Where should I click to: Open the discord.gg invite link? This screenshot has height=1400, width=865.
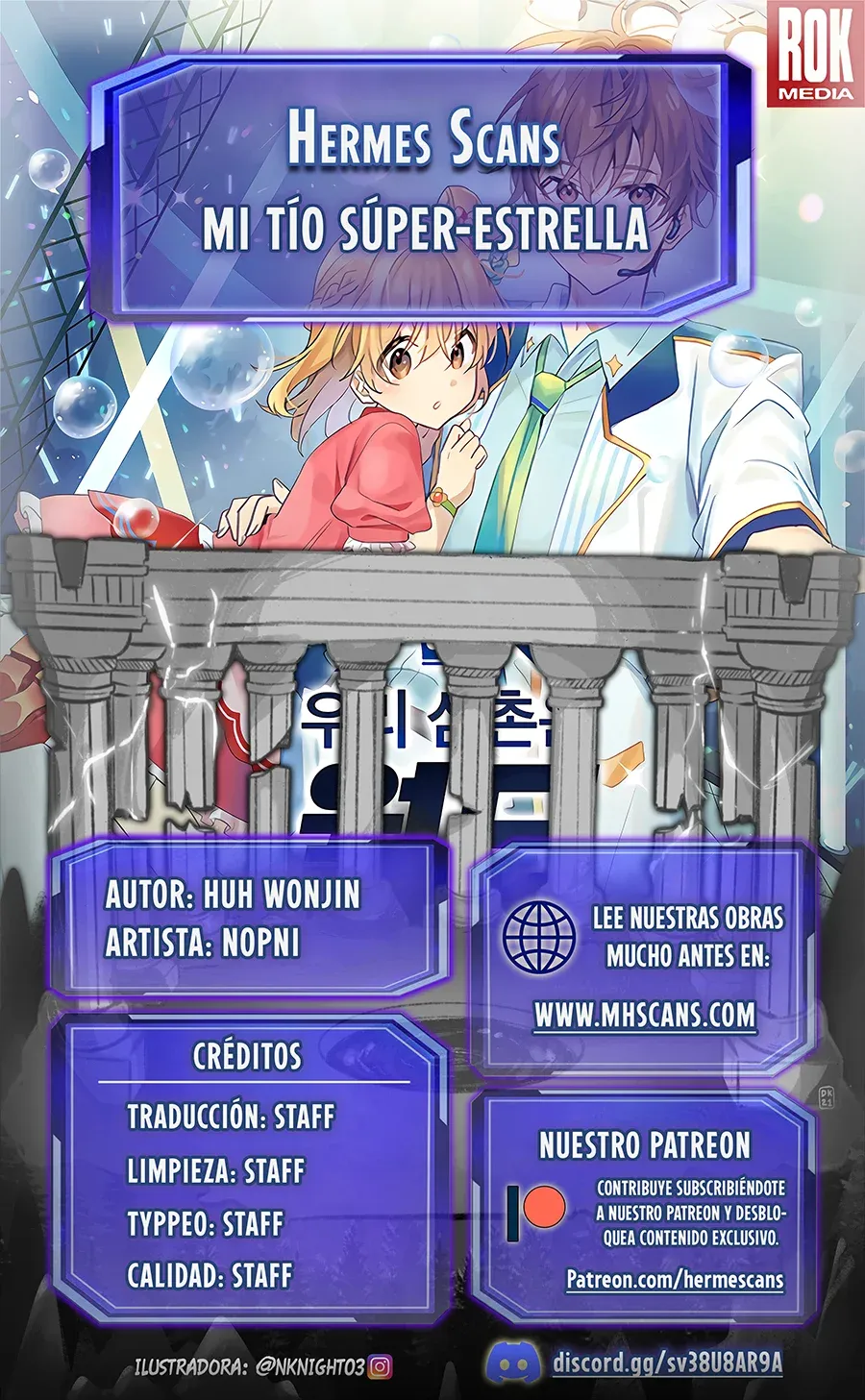click(667, 1363)
